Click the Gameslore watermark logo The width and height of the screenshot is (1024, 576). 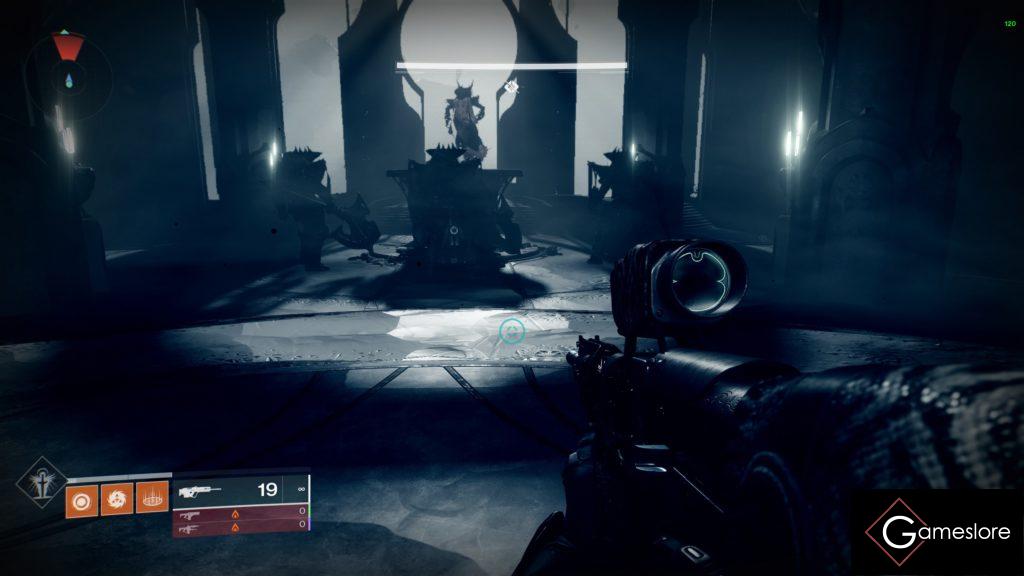(937, 532)
